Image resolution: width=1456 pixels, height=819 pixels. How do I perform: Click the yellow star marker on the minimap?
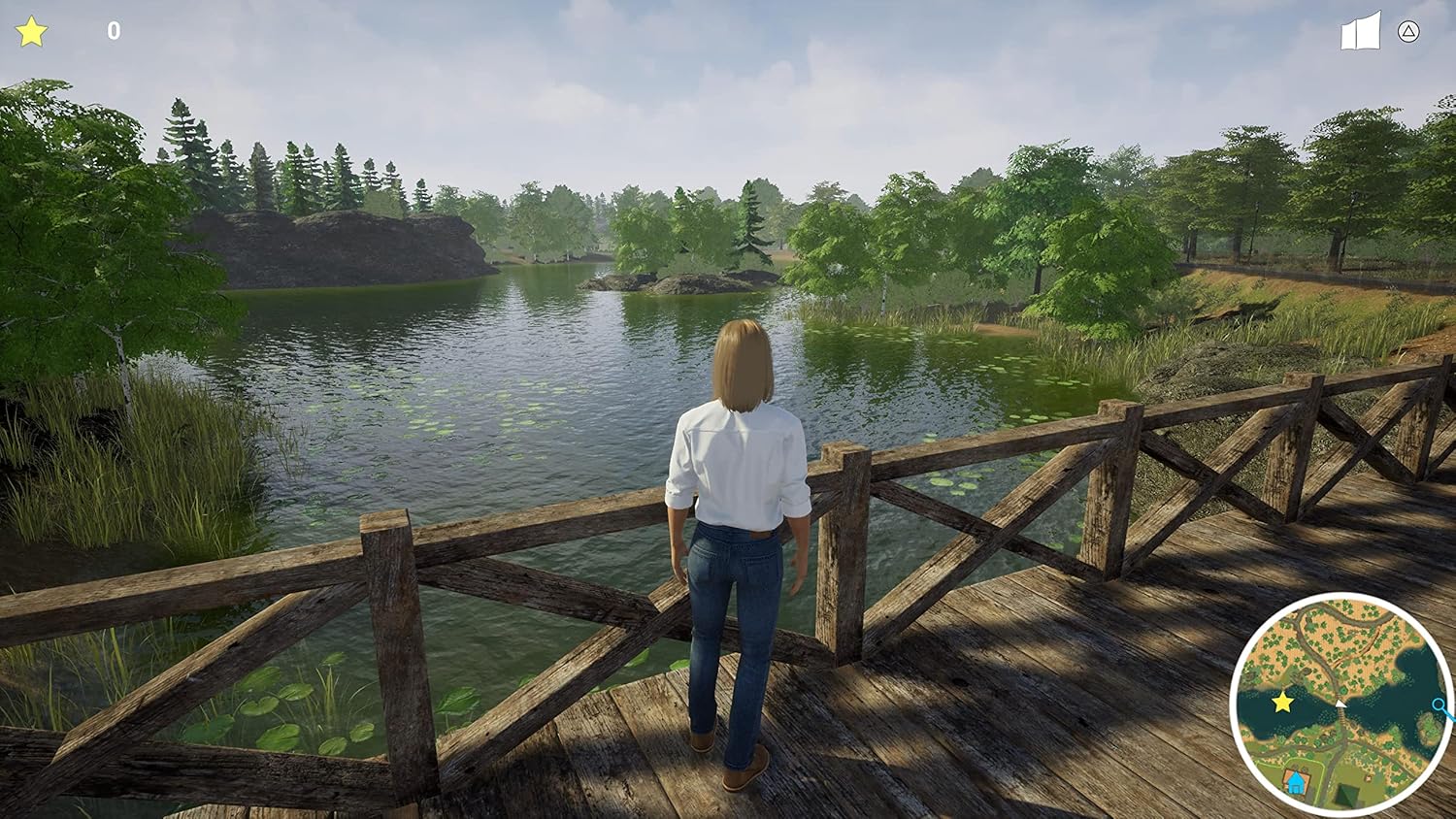1281,703
